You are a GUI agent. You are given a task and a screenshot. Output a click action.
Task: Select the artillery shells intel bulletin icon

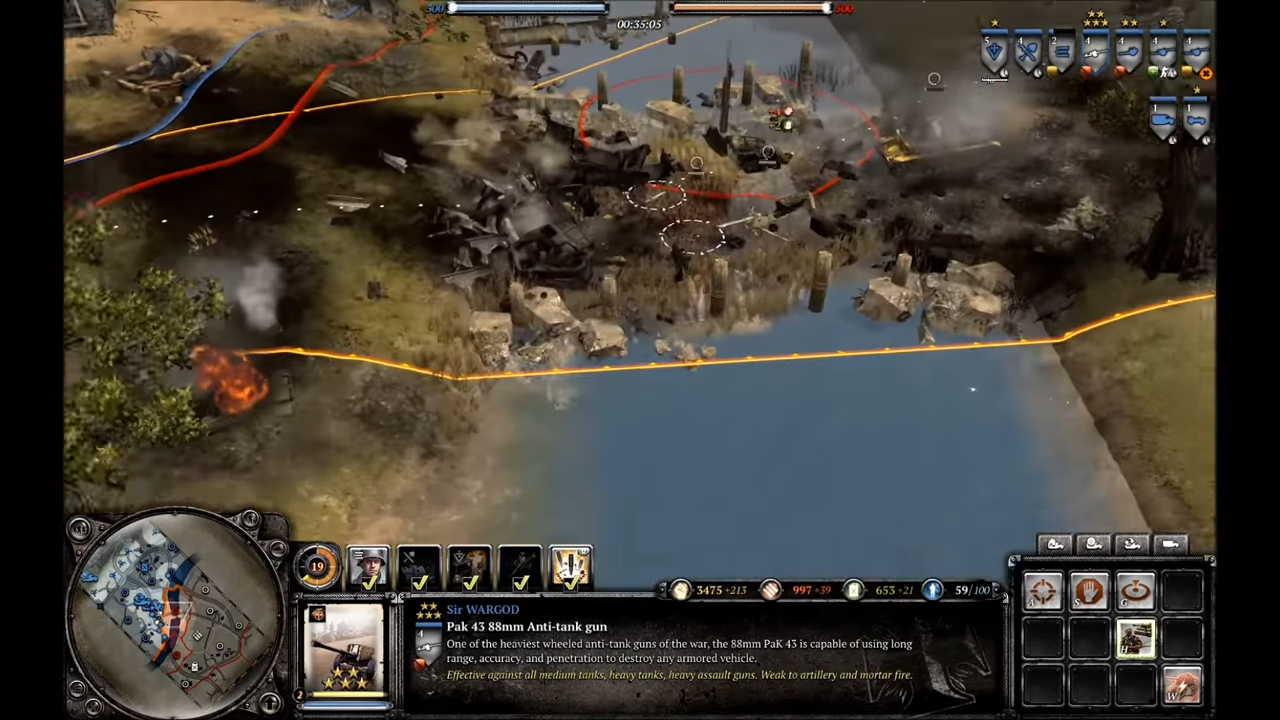click(x=570, y=564)
